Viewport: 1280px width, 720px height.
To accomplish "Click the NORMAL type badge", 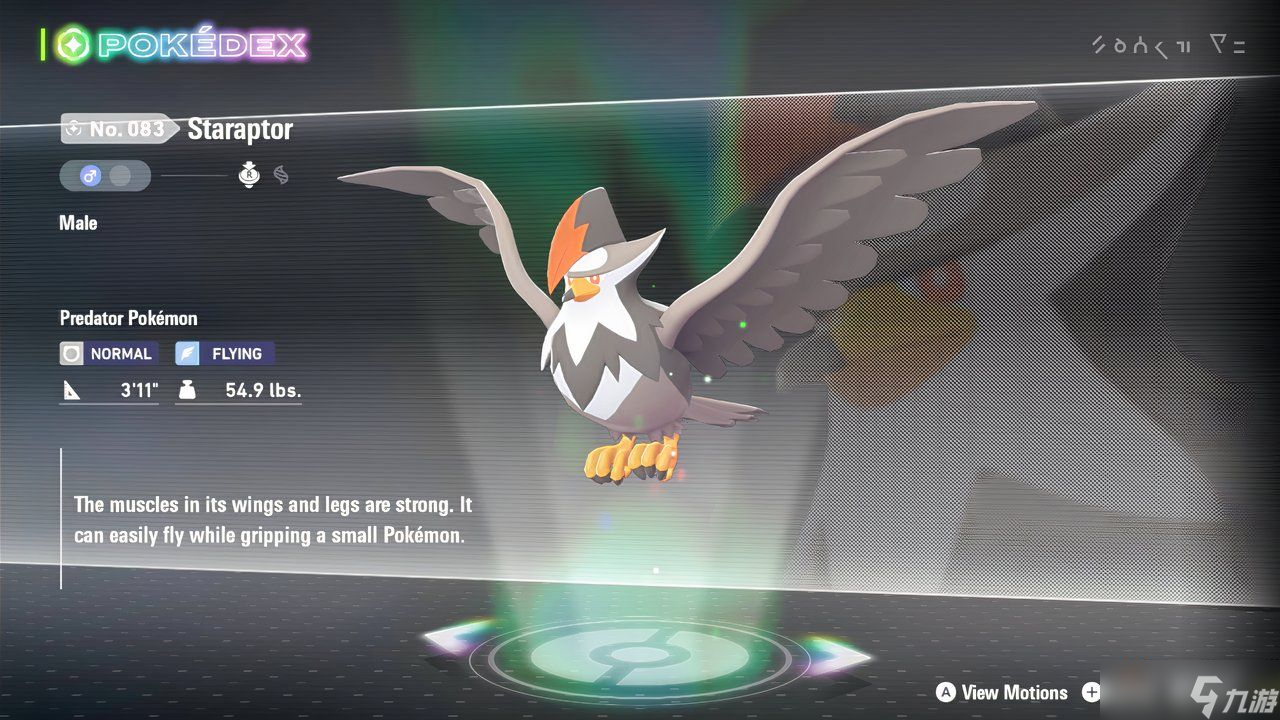I will (x=108, y=353).
